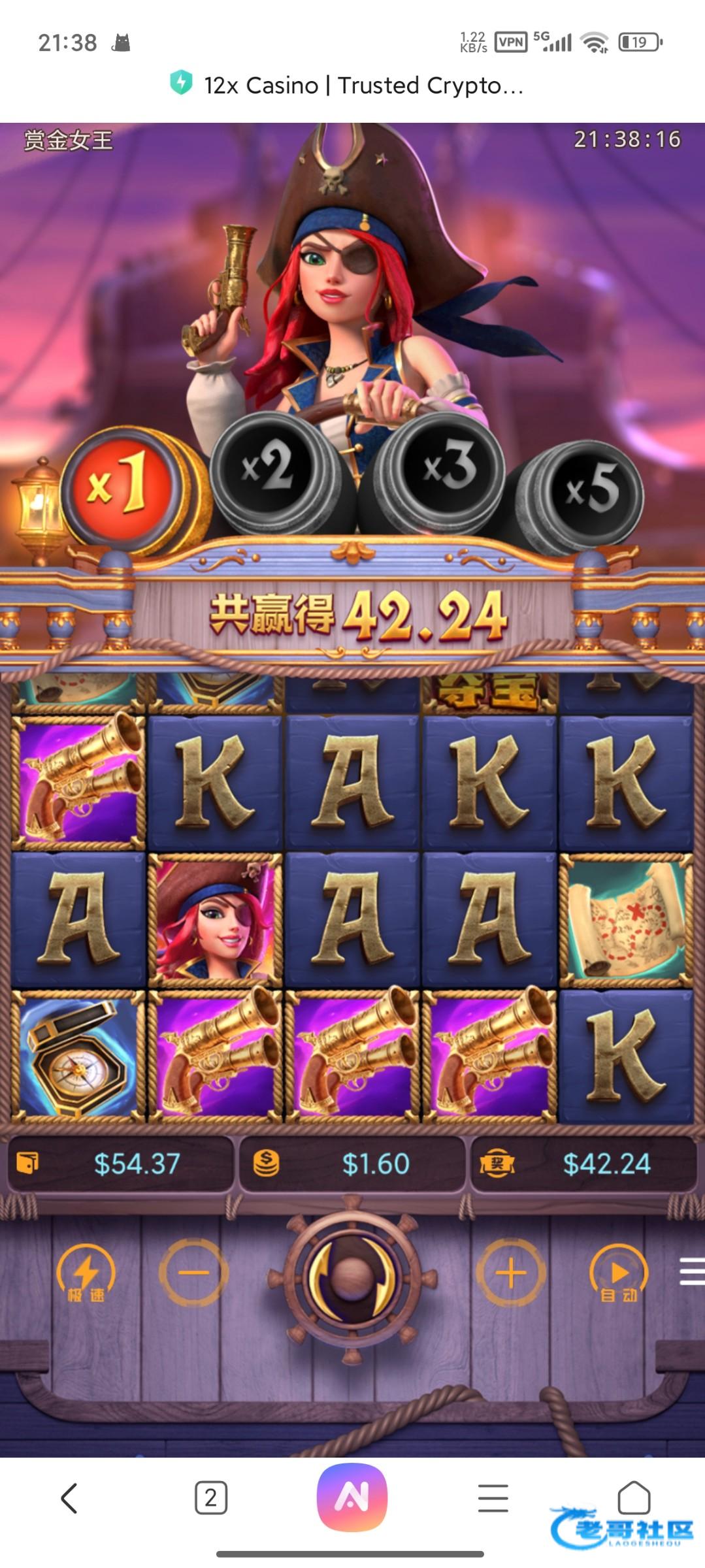
Task: Open the game's hamburger menu
Action: [691, 1271]
